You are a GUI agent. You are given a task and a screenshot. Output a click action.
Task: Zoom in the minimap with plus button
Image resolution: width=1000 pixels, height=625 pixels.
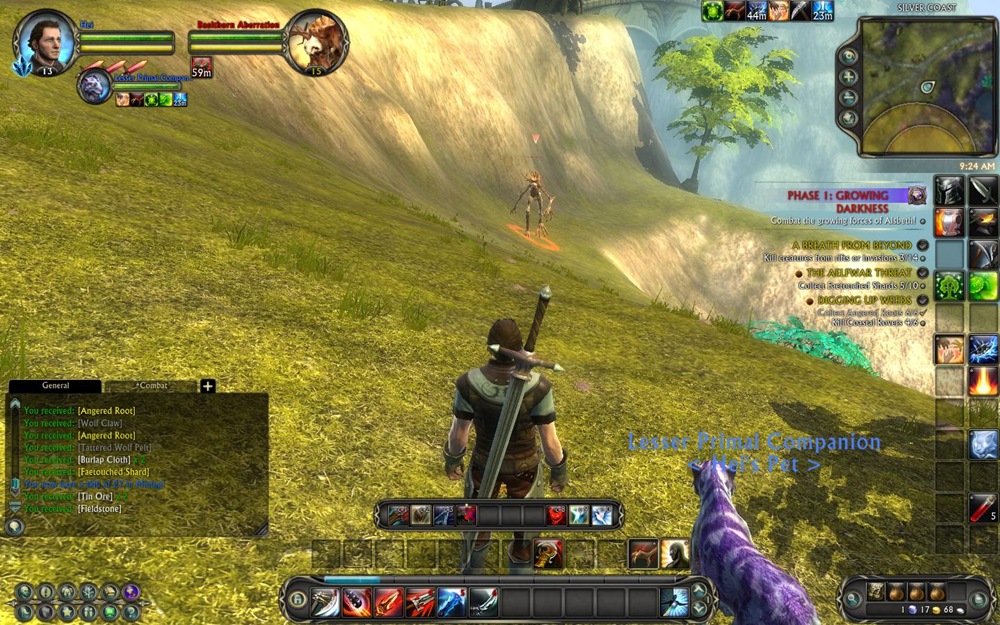coord(849,77)
